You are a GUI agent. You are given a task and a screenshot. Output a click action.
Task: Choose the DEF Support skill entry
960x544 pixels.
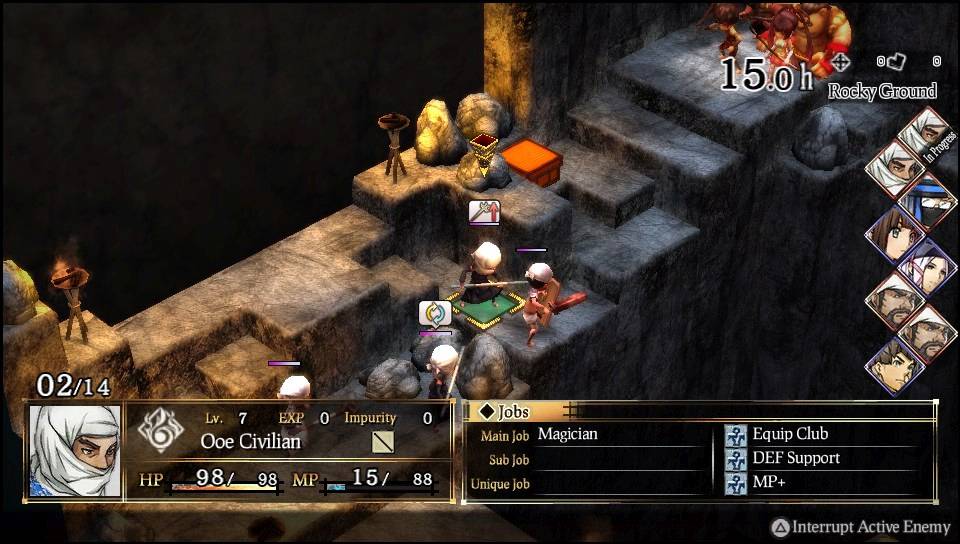[x=795, y=458]
